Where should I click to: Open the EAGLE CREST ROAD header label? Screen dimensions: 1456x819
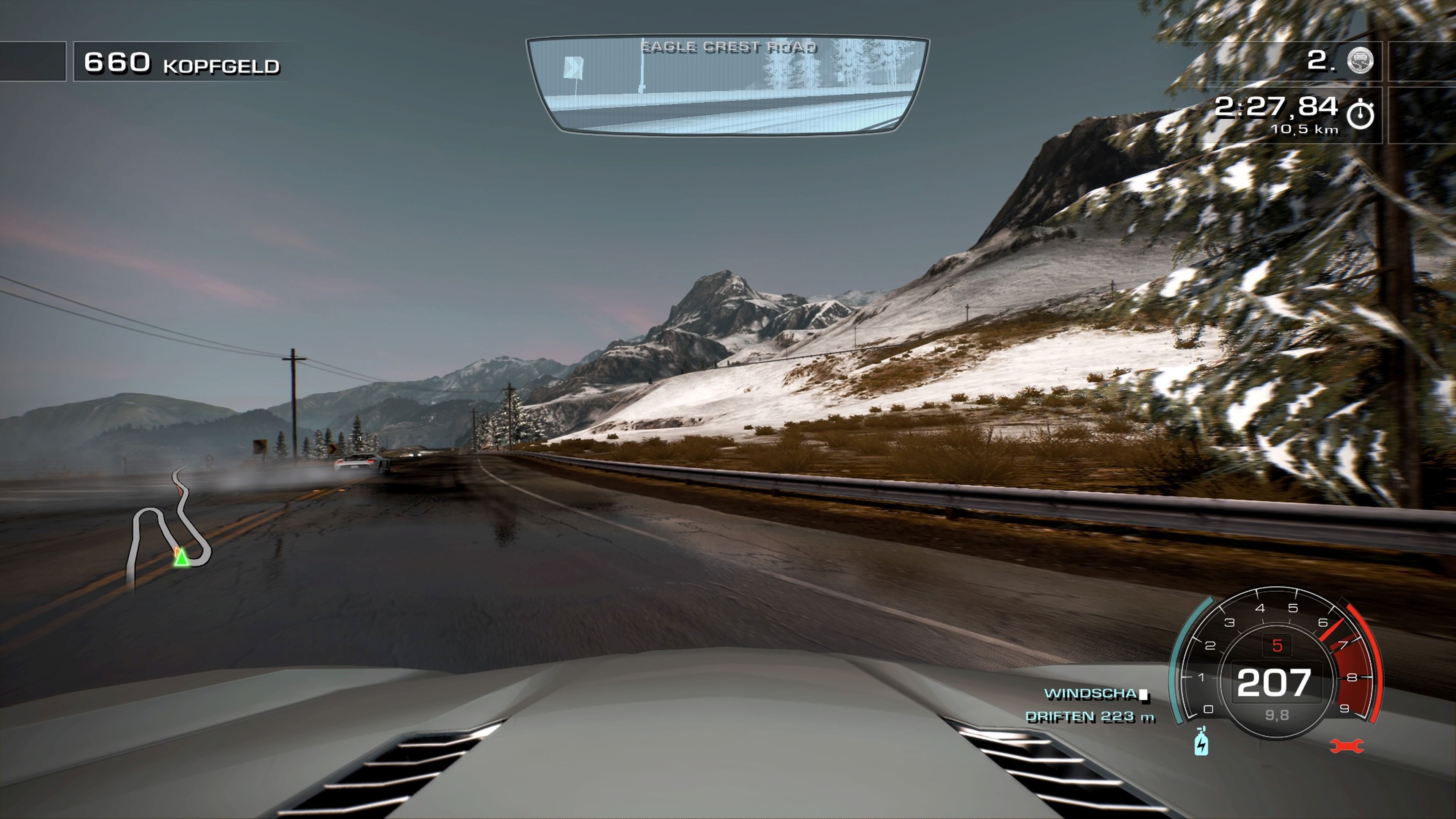point(728,46)
